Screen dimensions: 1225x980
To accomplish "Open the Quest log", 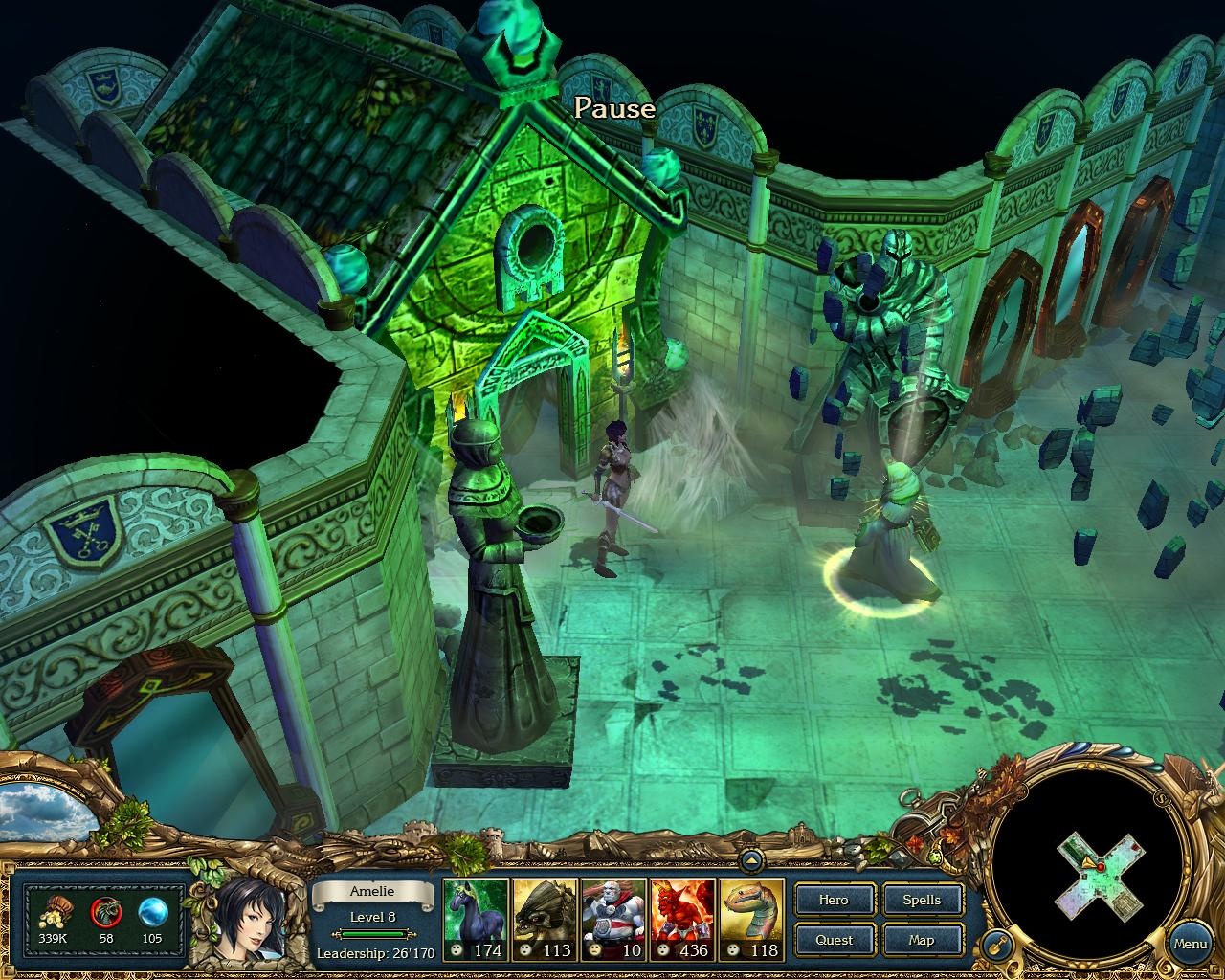I will 834,940.
